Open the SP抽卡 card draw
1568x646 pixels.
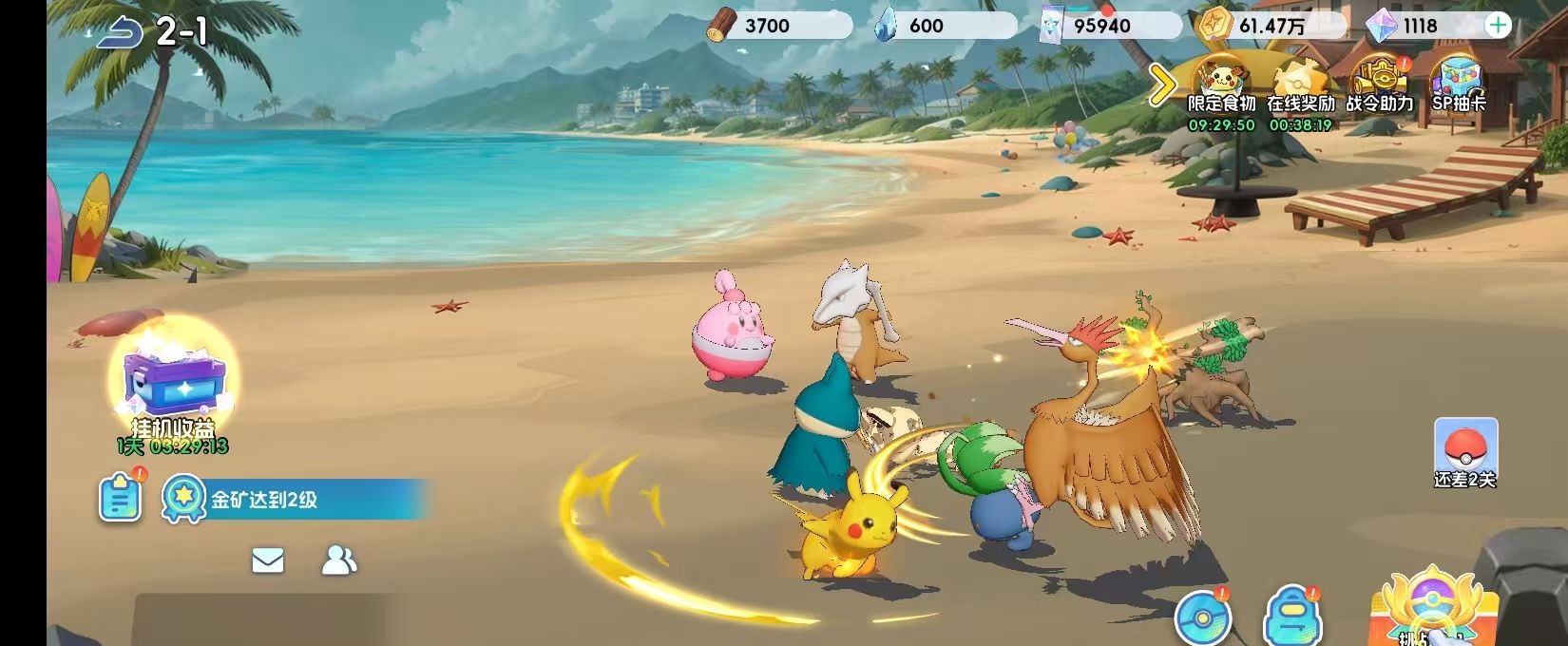click(x=1458, y=85)
